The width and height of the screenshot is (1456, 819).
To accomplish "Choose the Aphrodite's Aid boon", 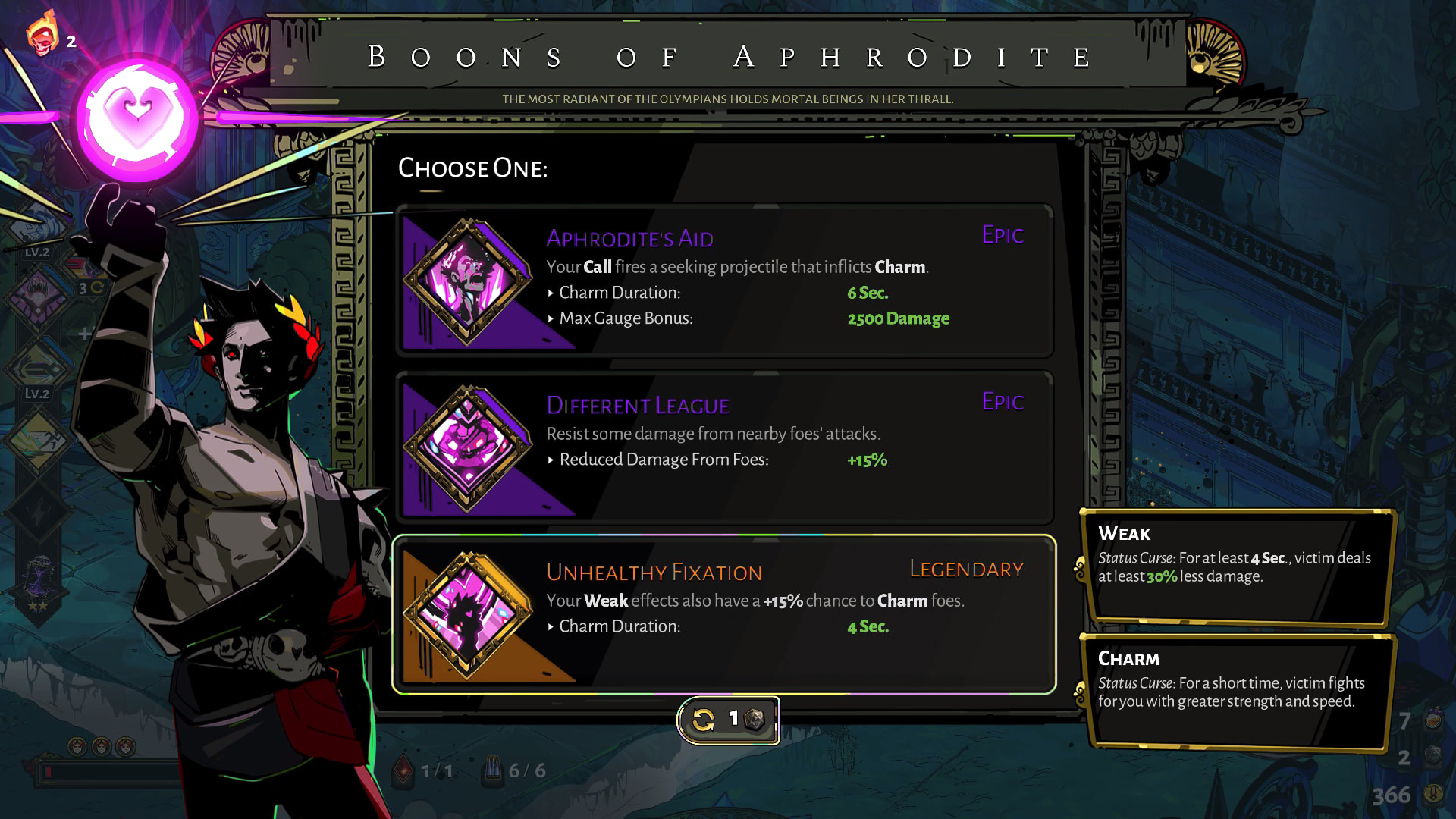I will 724,281.
